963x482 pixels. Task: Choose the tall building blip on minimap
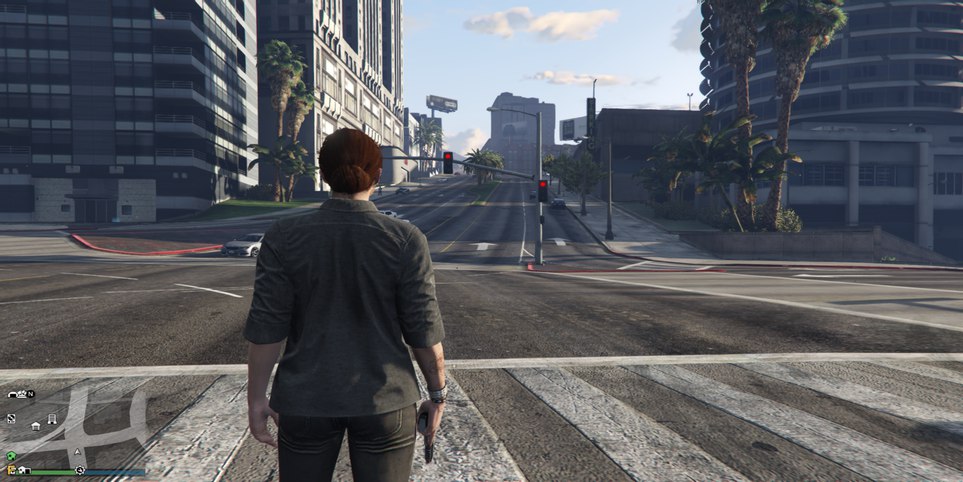[52, 419]
